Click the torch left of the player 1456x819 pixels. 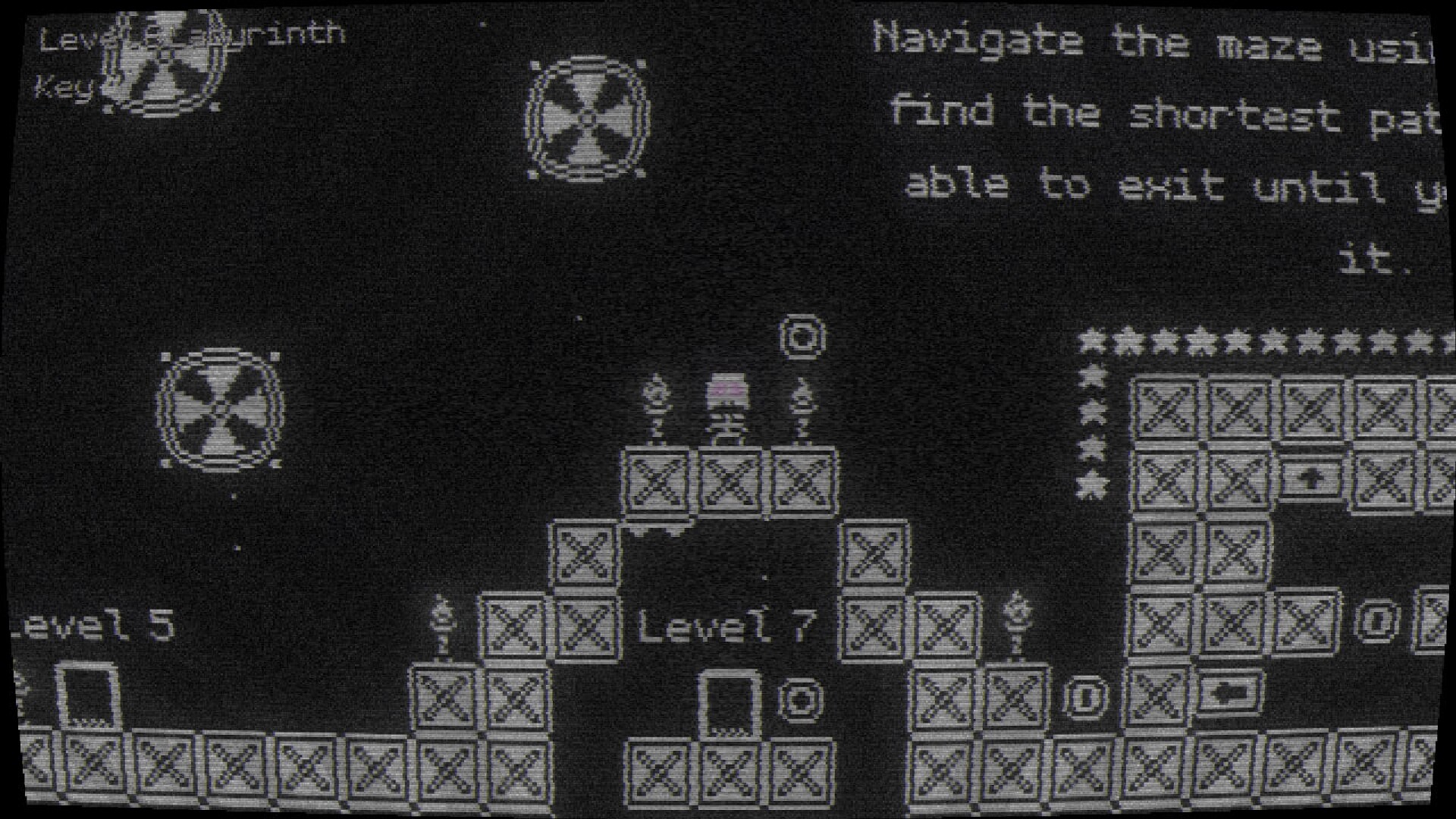[x=656, y=409]
